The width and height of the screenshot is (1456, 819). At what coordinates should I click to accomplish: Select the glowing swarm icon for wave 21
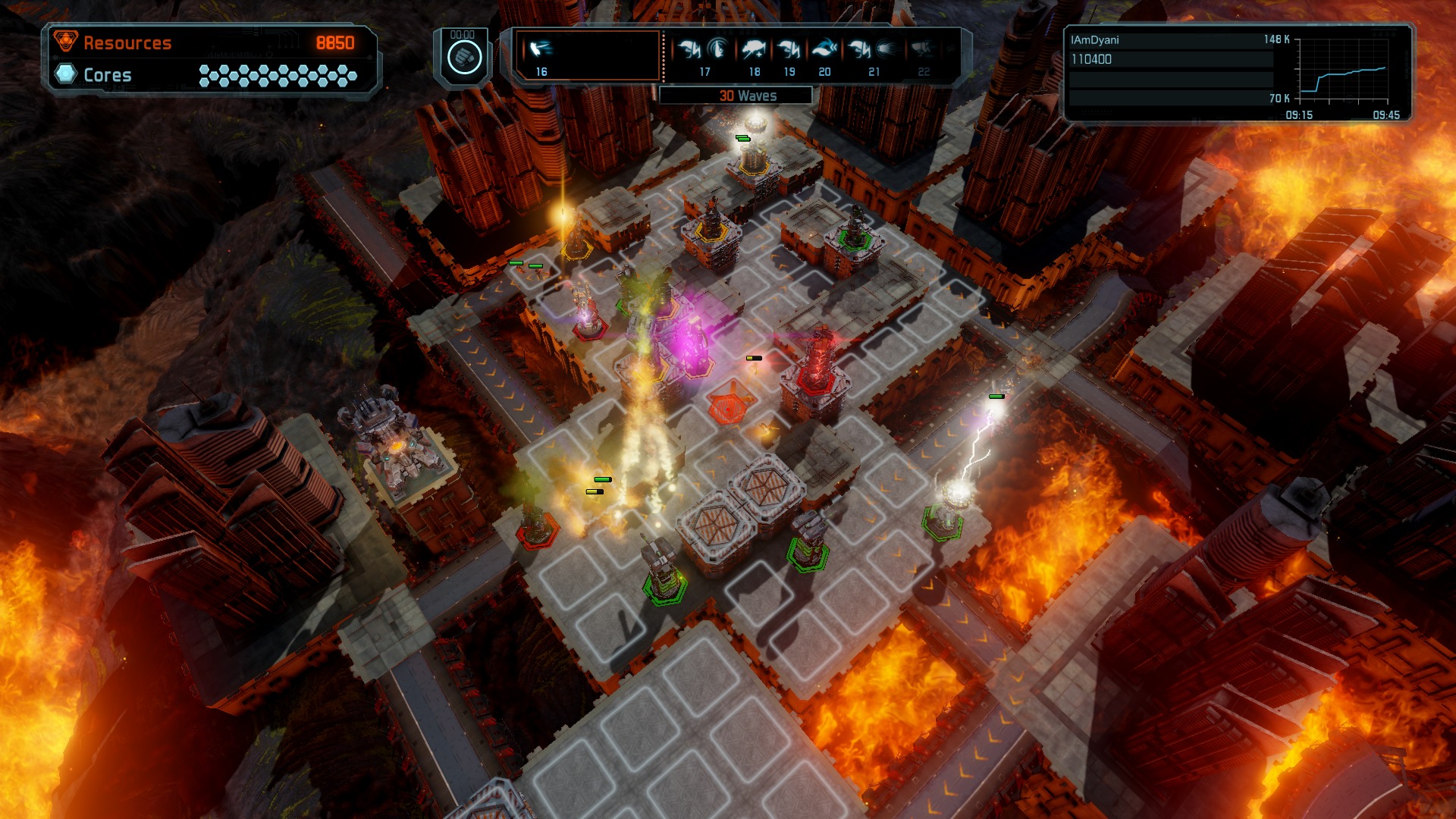click(x=886, y=50)
